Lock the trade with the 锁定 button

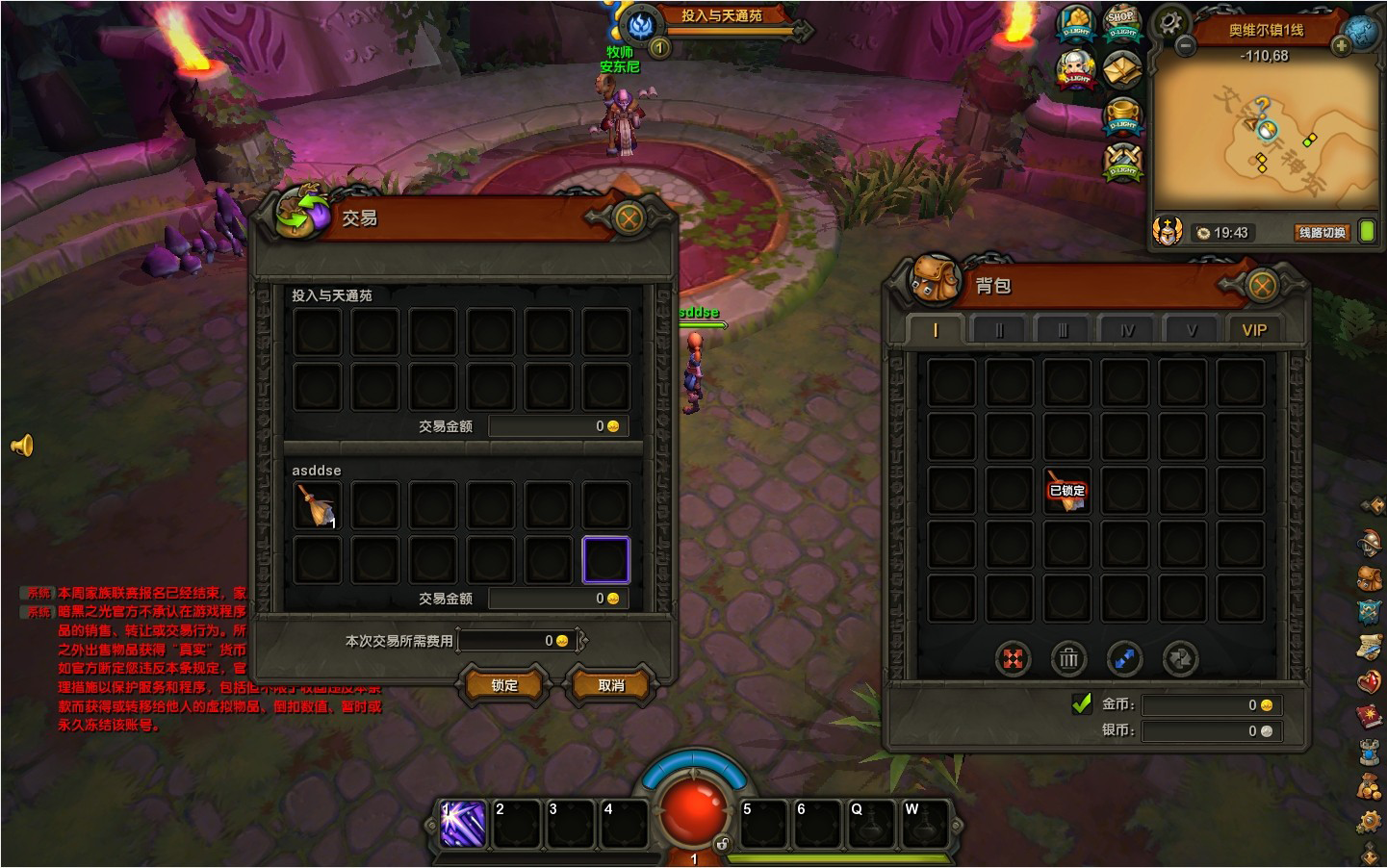504,685
